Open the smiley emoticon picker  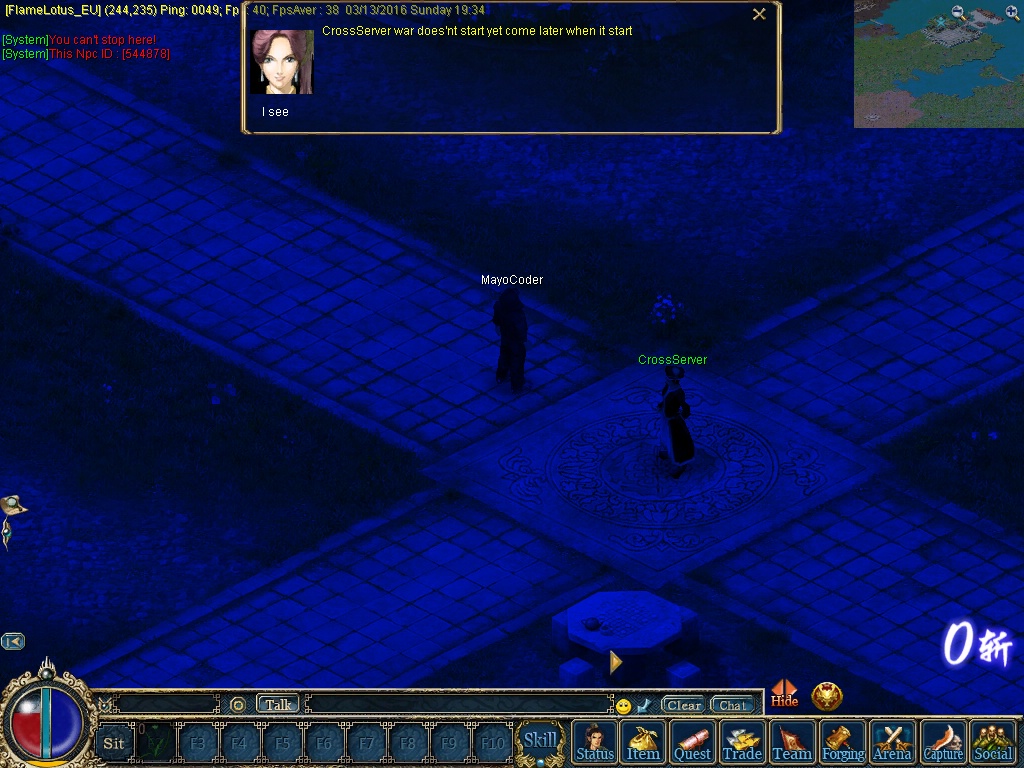[624, 706]
